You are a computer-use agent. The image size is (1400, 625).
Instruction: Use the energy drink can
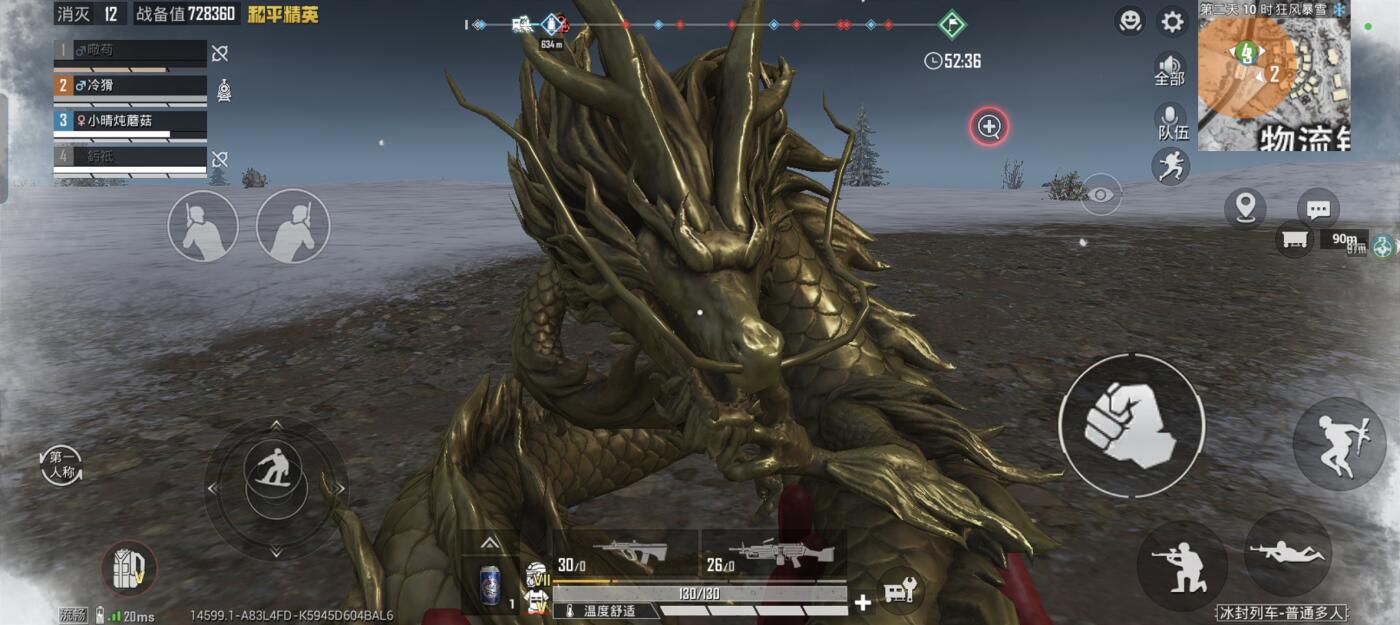pos(490,584)
